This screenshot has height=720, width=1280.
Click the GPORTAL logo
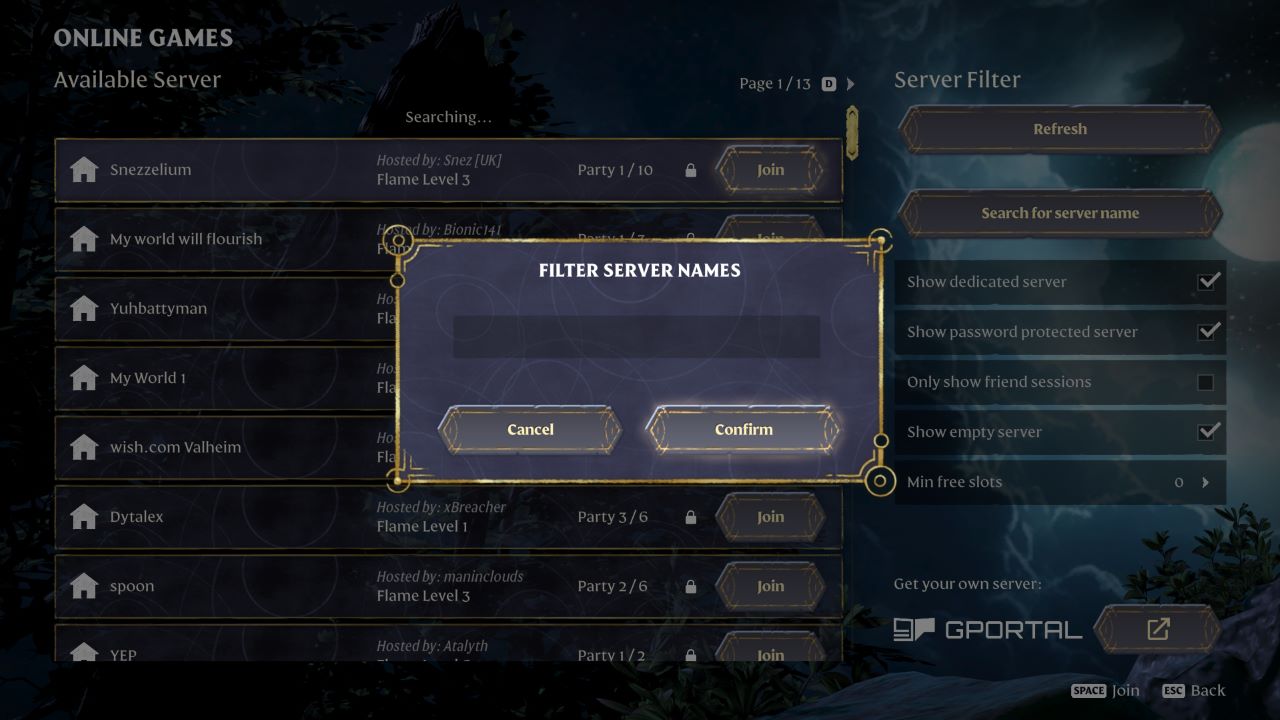(x=988, y=629)
